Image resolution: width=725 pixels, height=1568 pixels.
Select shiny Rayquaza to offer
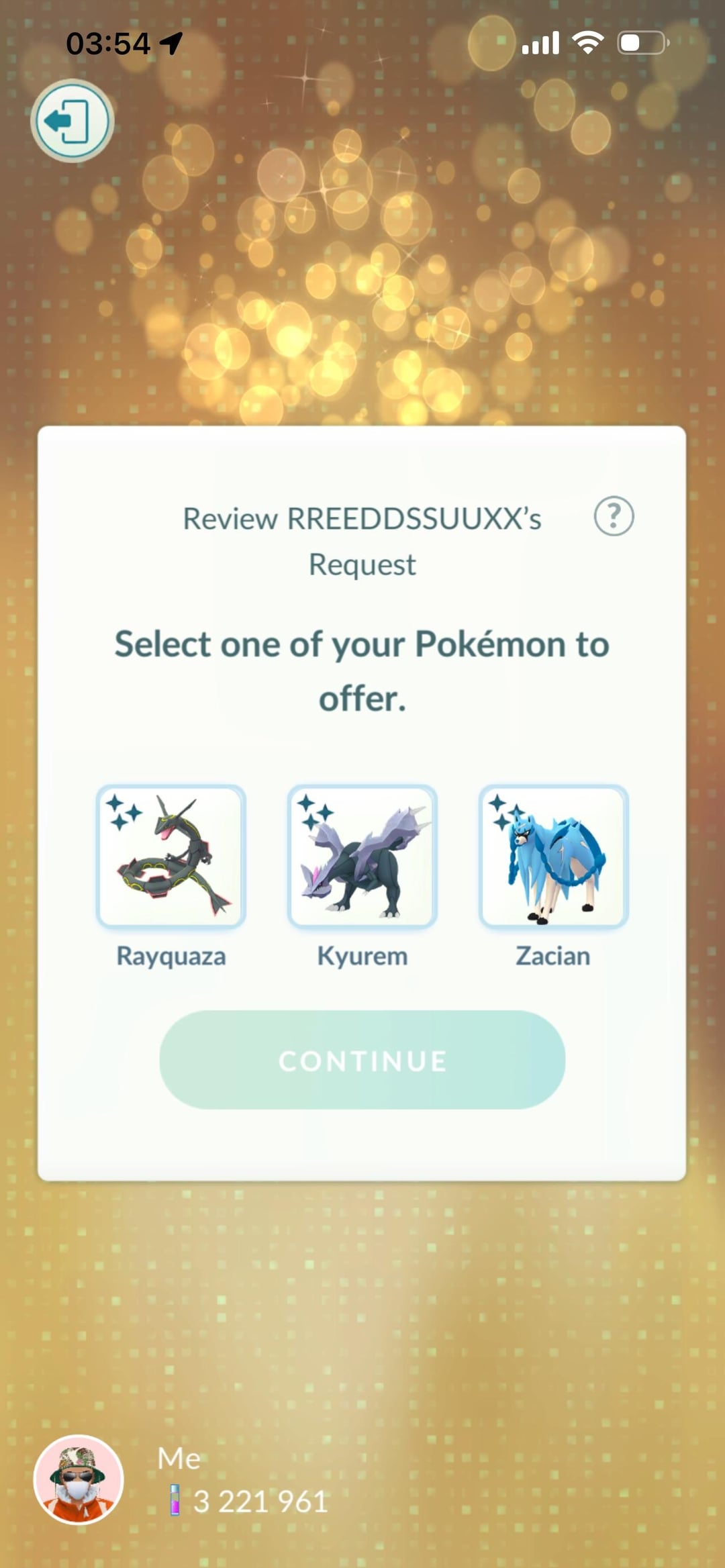tap(171, 856)
